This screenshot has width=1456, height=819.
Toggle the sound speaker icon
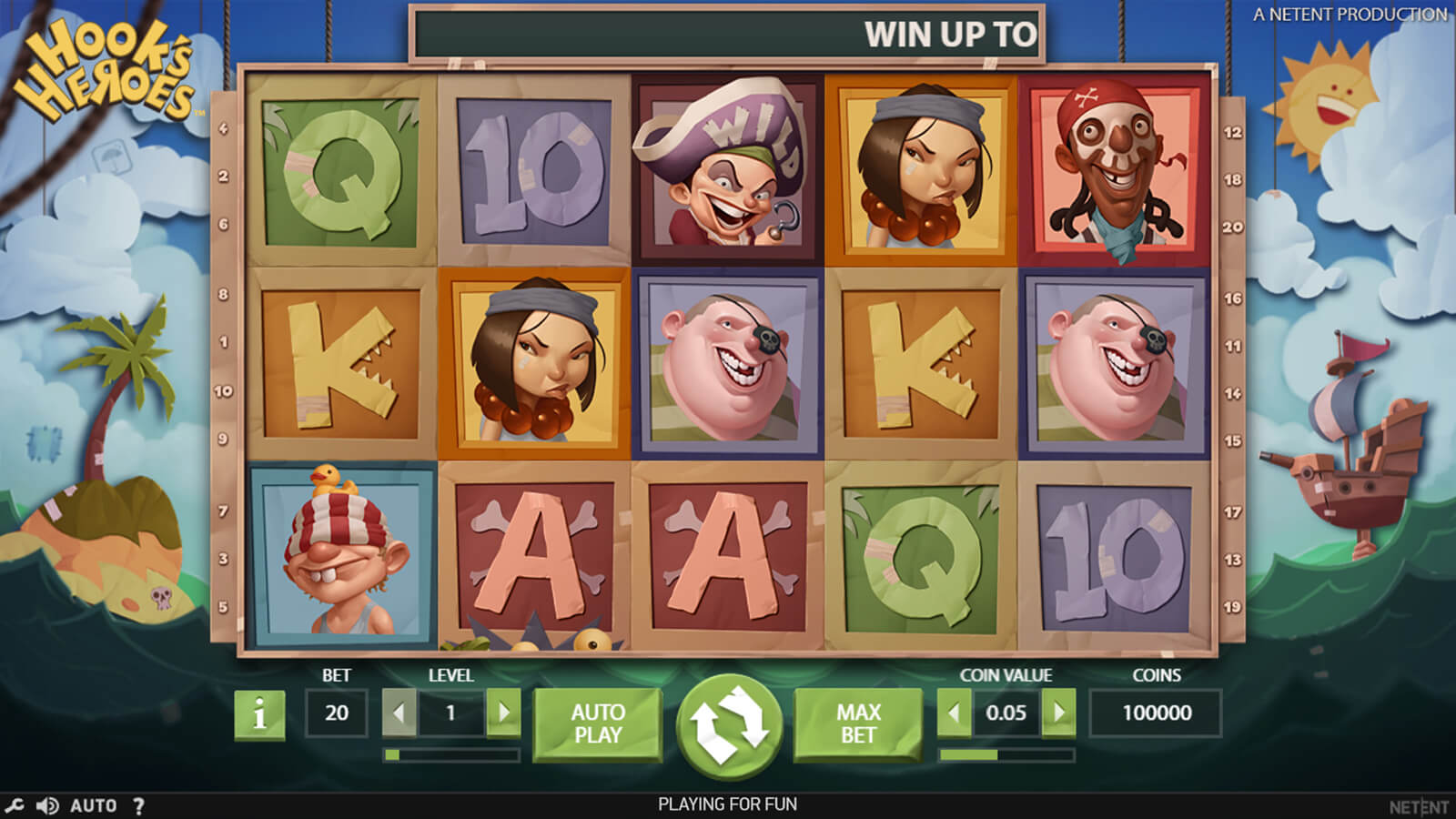47,805
